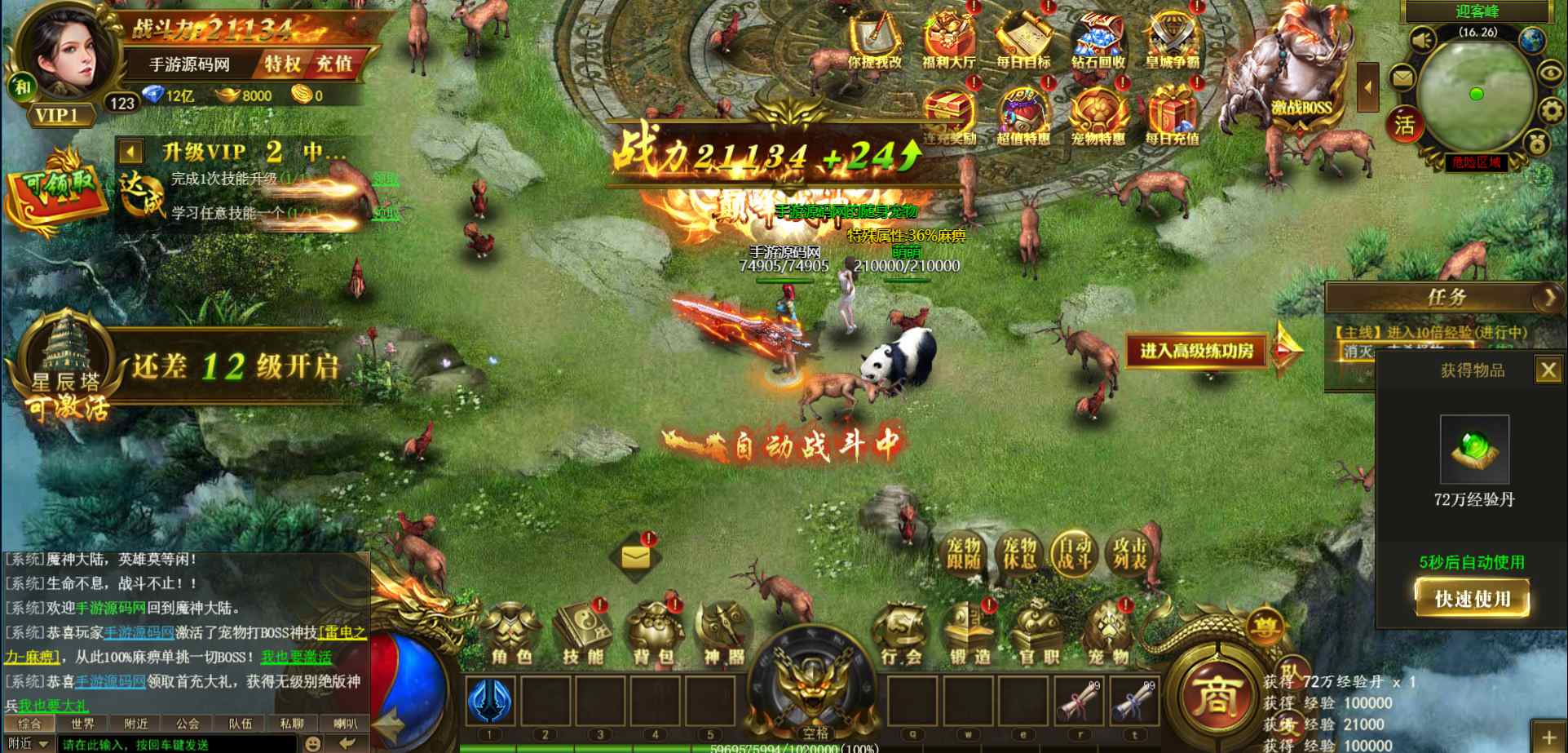This screenshot has height=753, width=1568.
Task: Switch to the 世界 chat tab
Action: coord(82,724)
